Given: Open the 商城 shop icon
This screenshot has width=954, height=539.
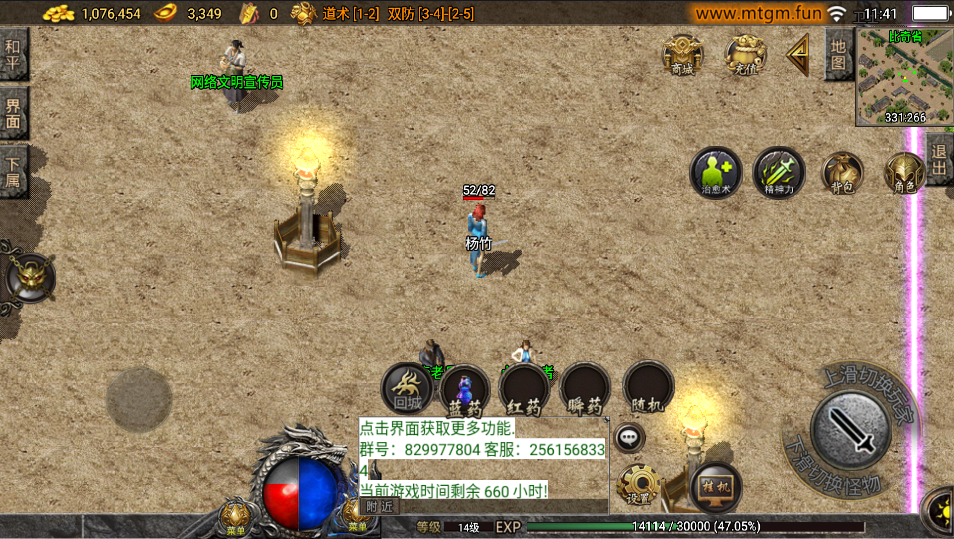Looking at the screenshot, I should 682,54.
